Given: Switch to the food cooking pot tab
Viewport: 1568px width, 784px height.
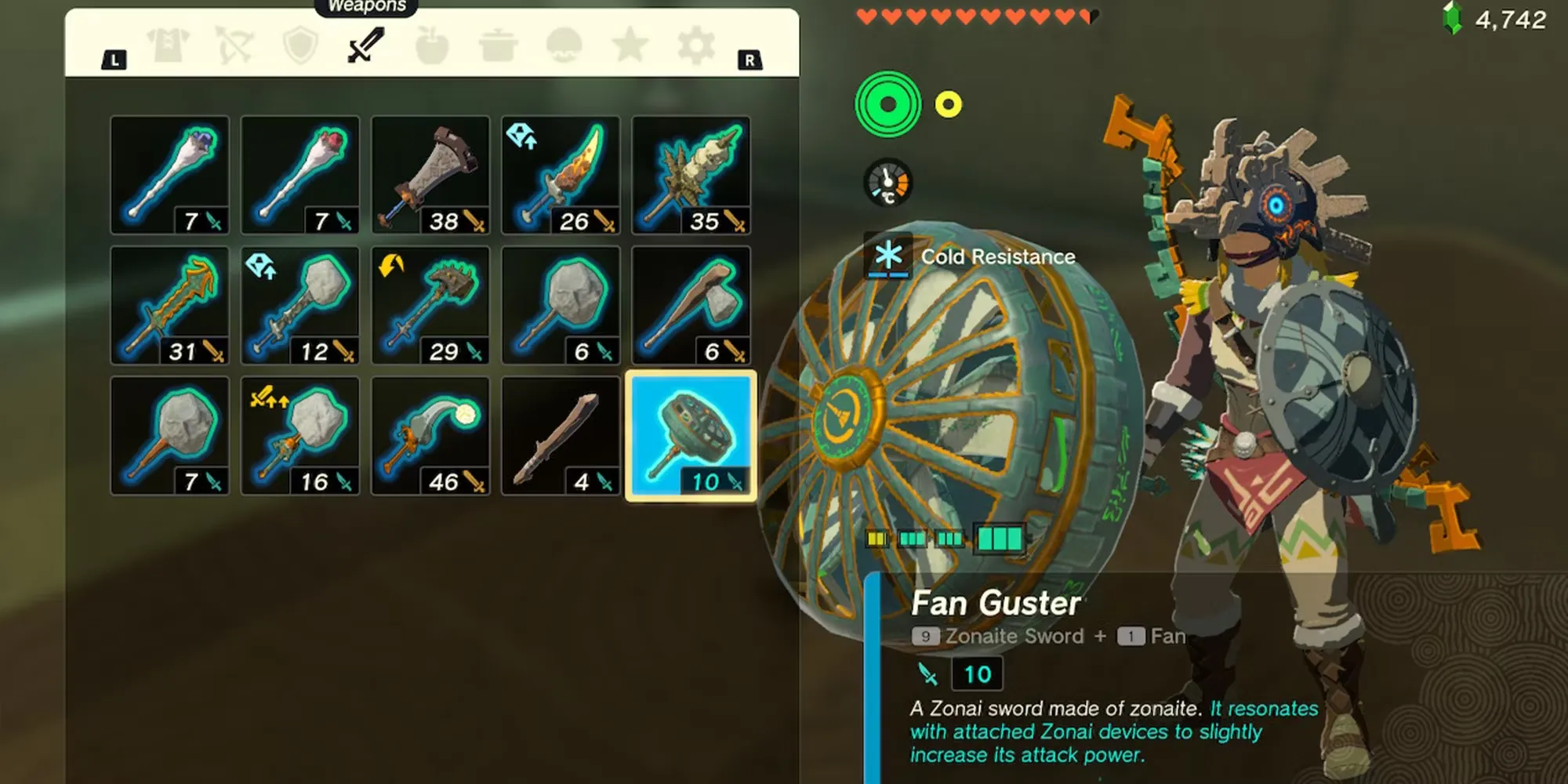Looking at the screenshot, I should (497, 46).
